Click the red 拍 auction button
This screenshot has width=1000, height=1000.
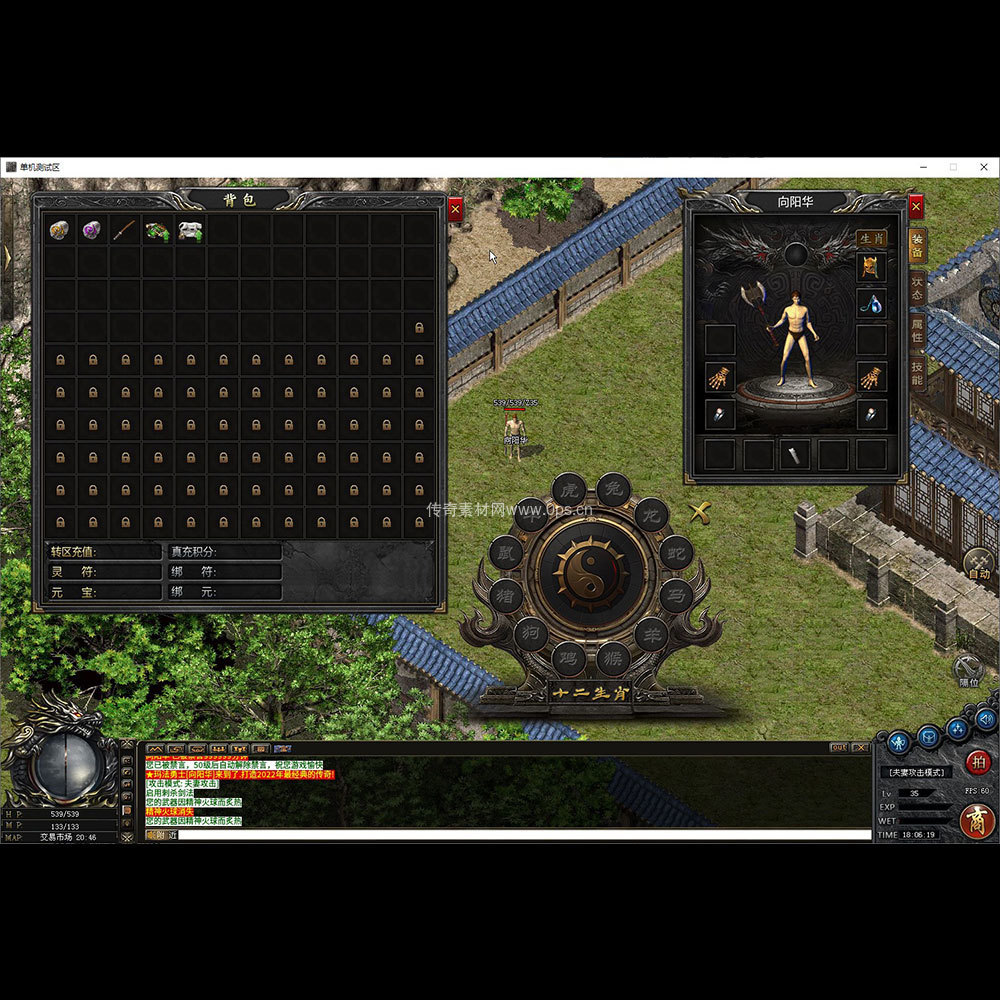pyautogui.click(x=978, y=762)
